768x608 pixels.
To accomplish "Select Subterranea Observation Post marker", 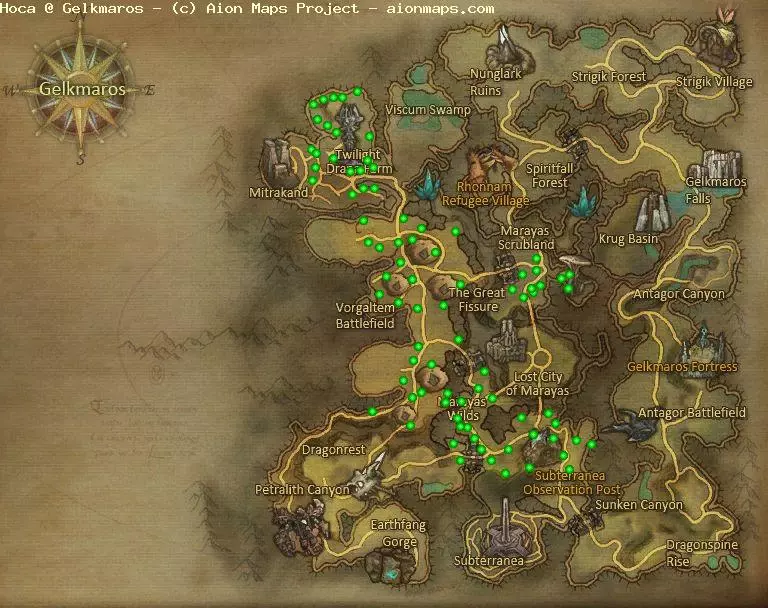I will [579, 482].
